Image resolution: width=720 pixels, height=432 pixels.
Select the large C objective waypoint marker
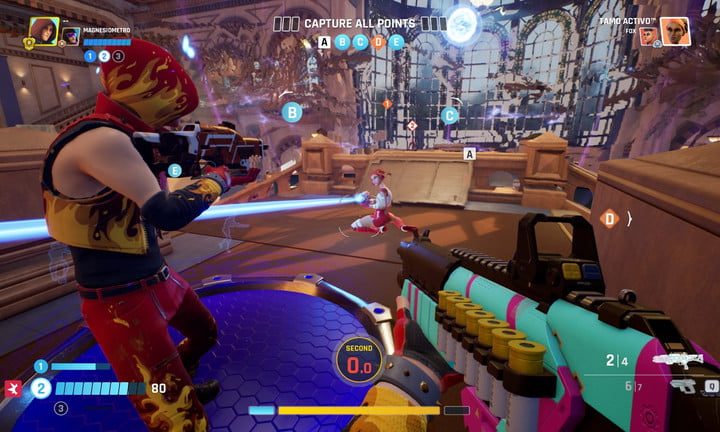pyautogui.click(x=450, y=115)
